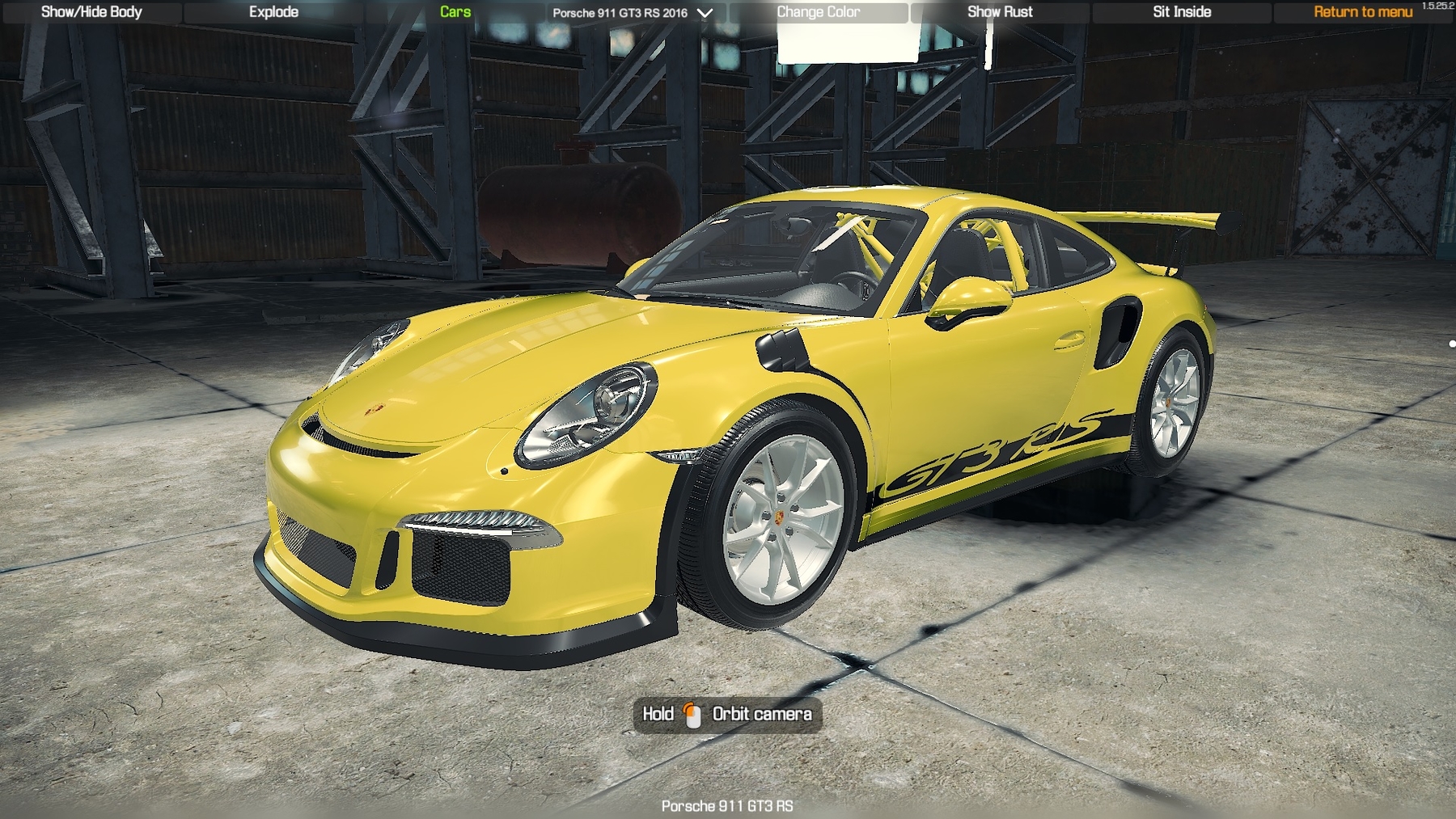Toggle the Show/Hide Body option
1456x819 pixels.
(91, 12)
